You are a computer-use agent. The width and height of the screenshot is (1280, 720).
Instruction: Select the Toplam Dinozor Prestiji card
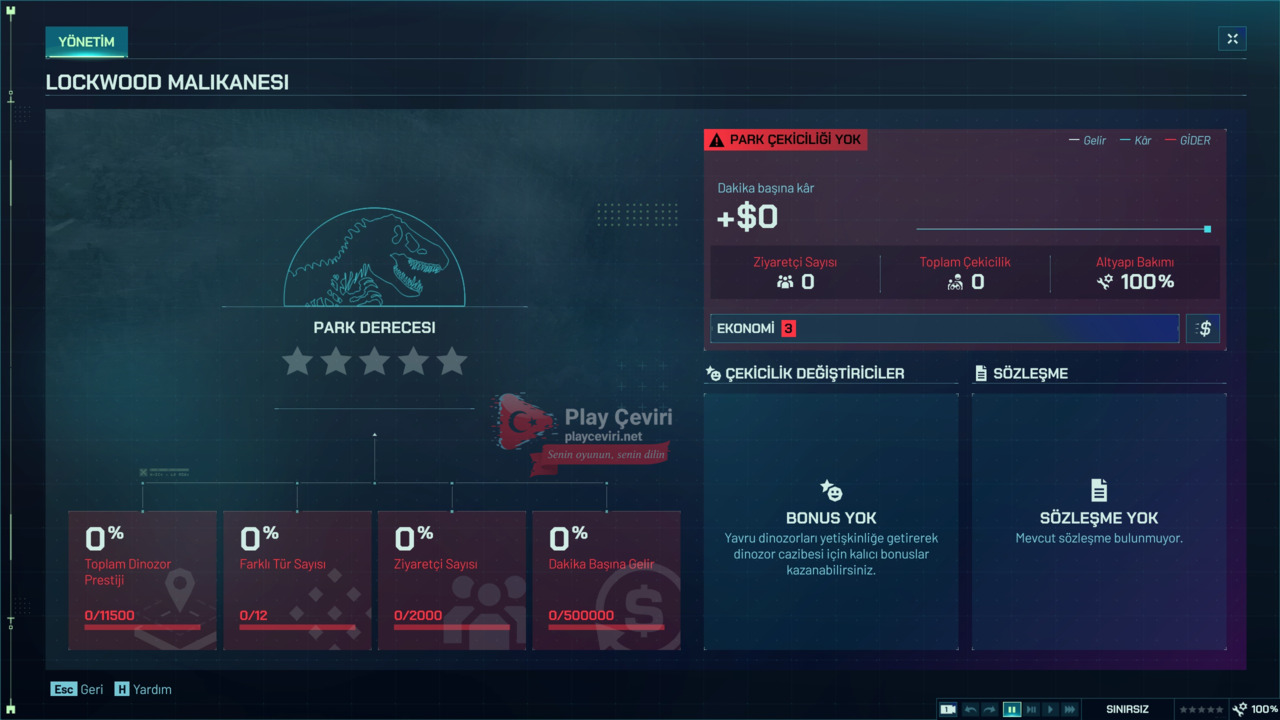[142, 580]
